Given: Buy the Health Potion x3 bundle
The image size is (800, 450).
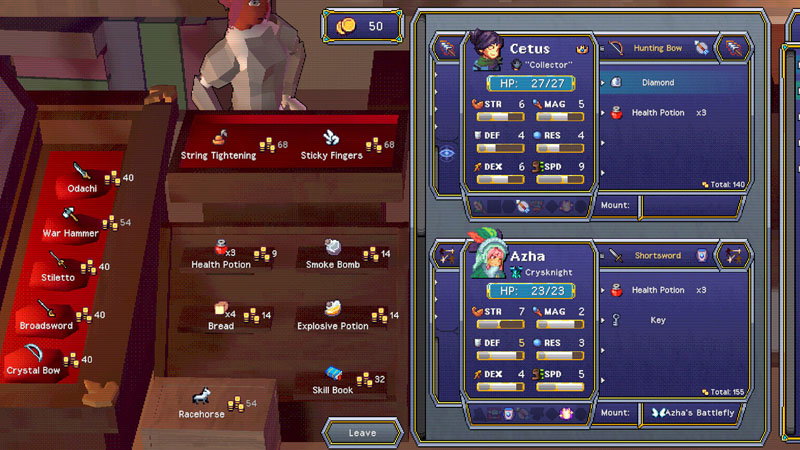Looking at the screenshot, I should [x=222, y=255].
